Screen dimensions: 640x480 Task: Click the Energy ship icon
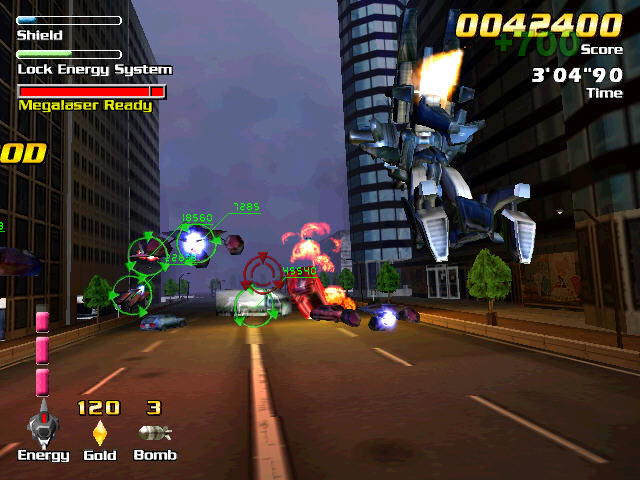[42, 426]
